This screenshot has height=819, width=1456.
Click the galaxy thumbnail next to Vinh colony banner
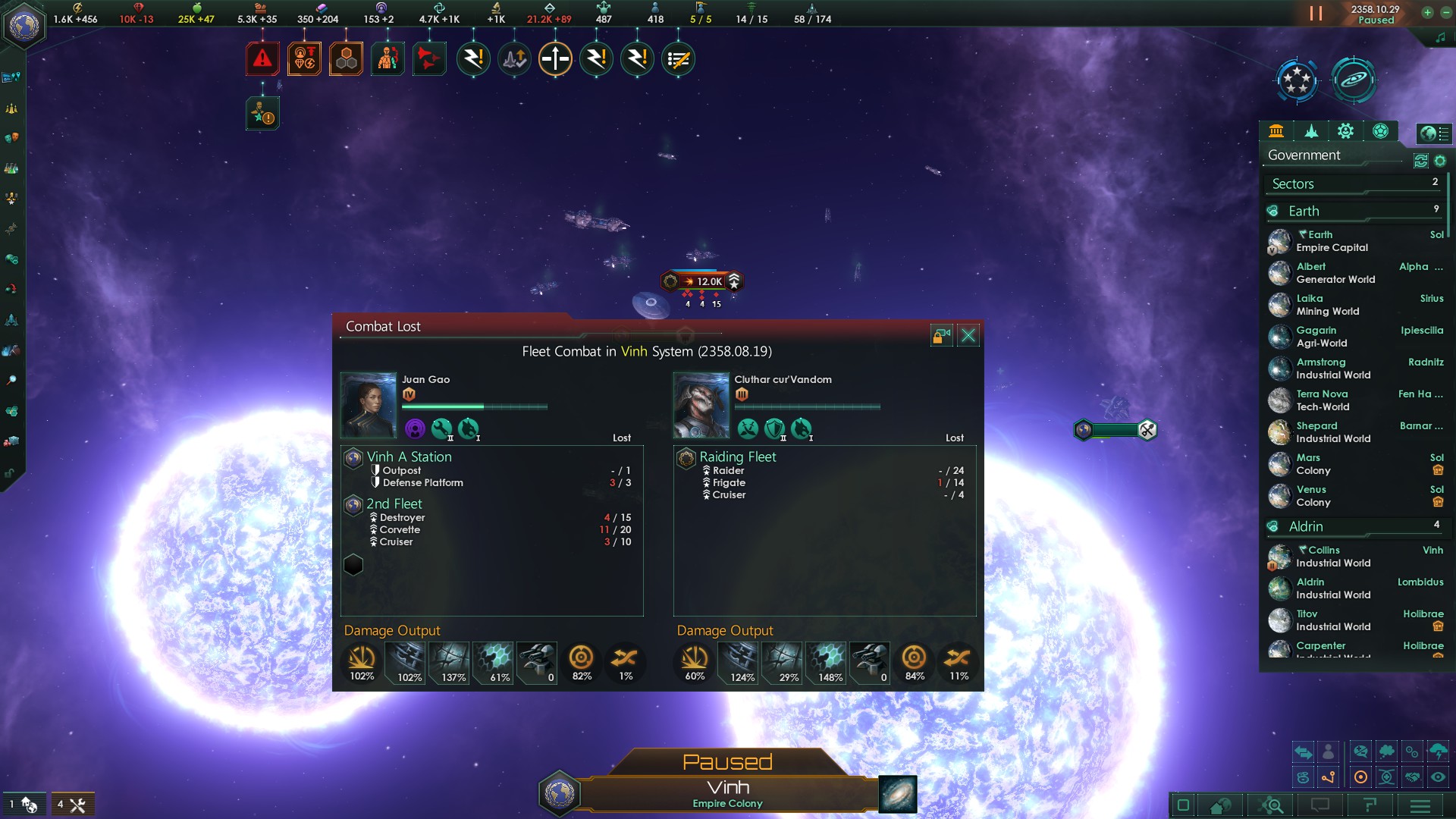pos(898,794)
